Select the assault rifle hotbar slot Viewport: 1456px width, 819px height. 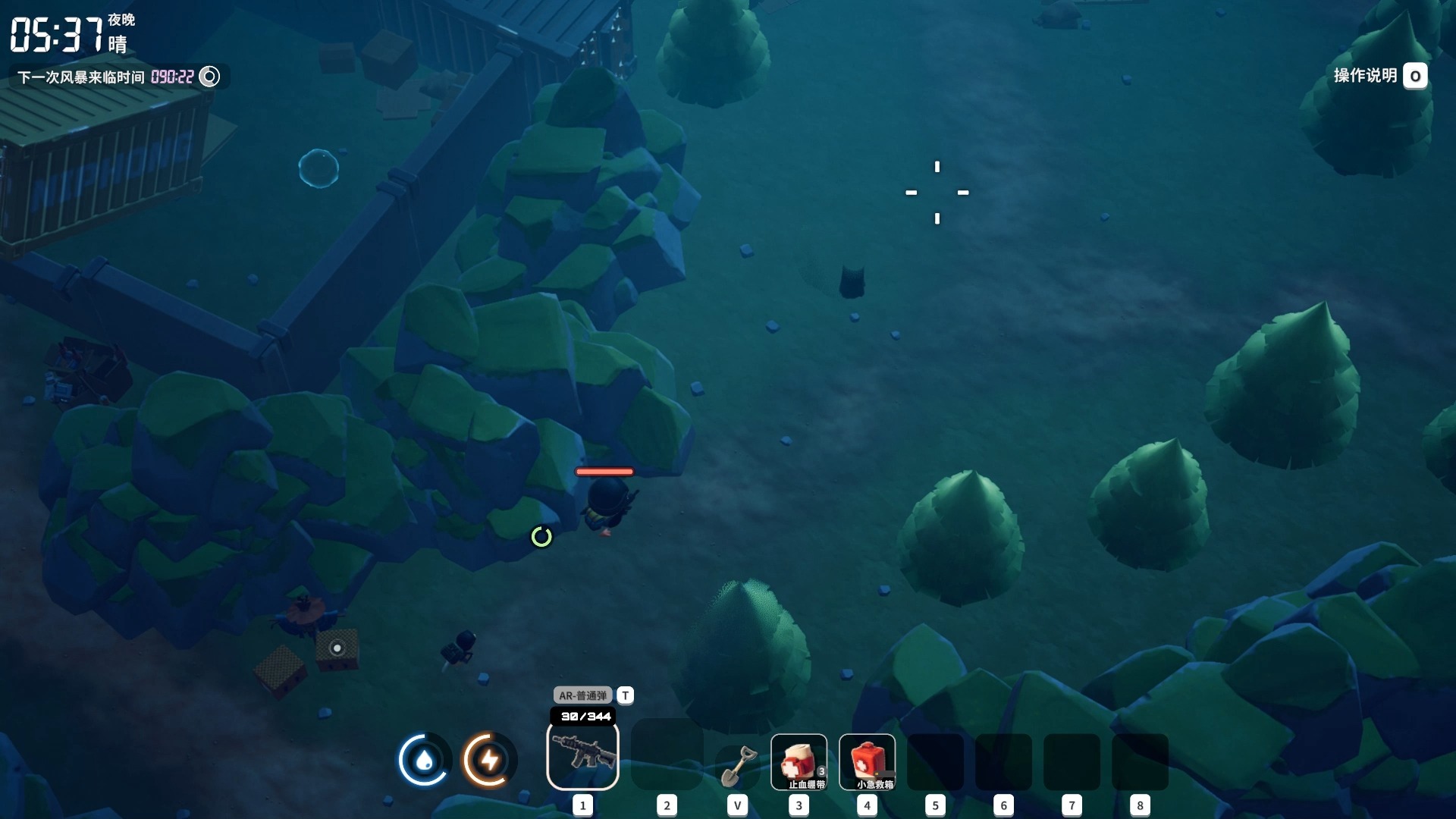coord(582,755)
